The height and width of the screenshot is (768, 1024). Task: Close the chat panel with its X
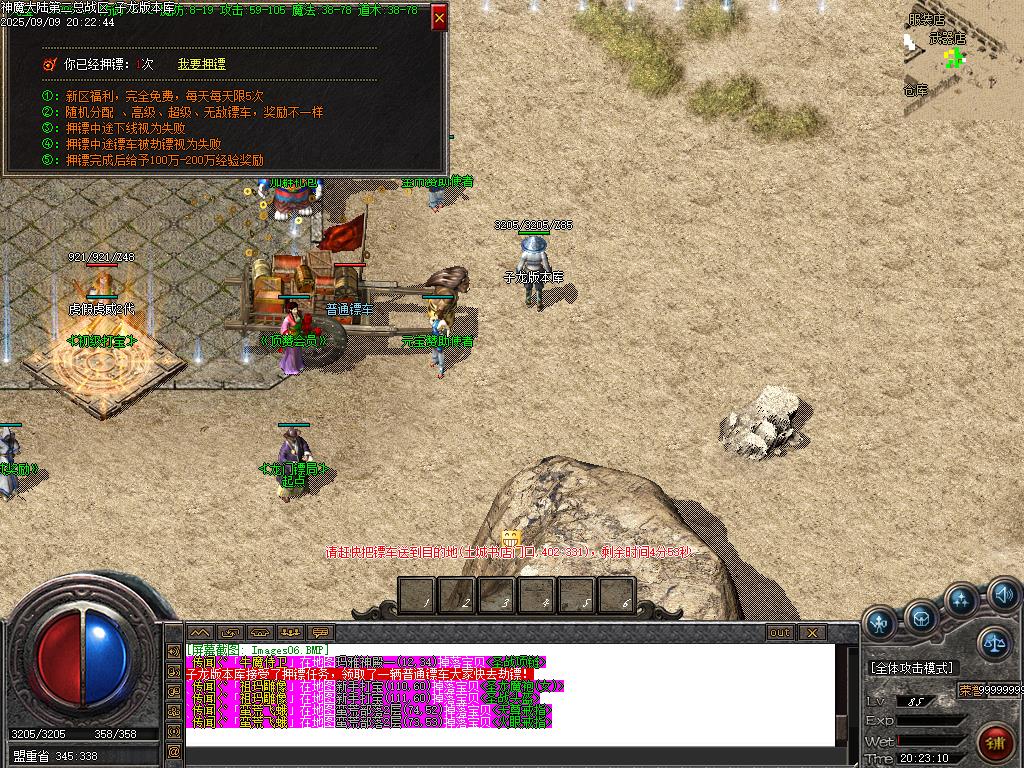click(x=812, y=633)
